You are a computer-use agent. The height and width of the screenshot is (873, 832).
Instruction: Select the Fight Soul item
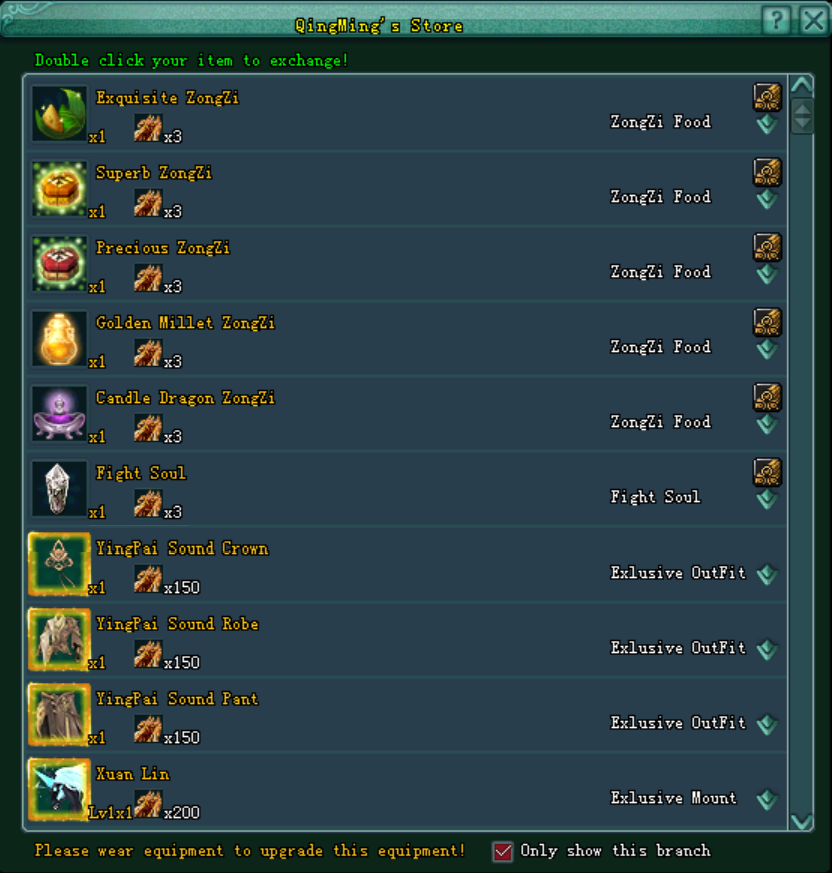[59, 488]
